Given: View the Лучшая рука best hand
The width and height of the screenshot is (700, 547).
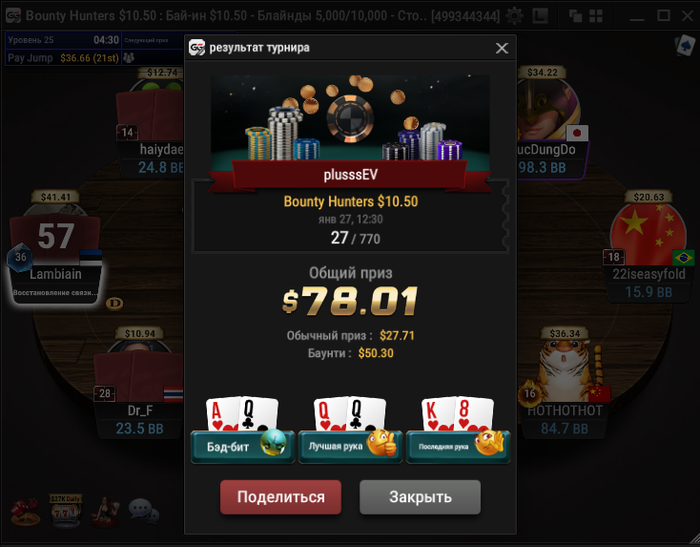Looking at the screenshot, I should click(350, 445).
